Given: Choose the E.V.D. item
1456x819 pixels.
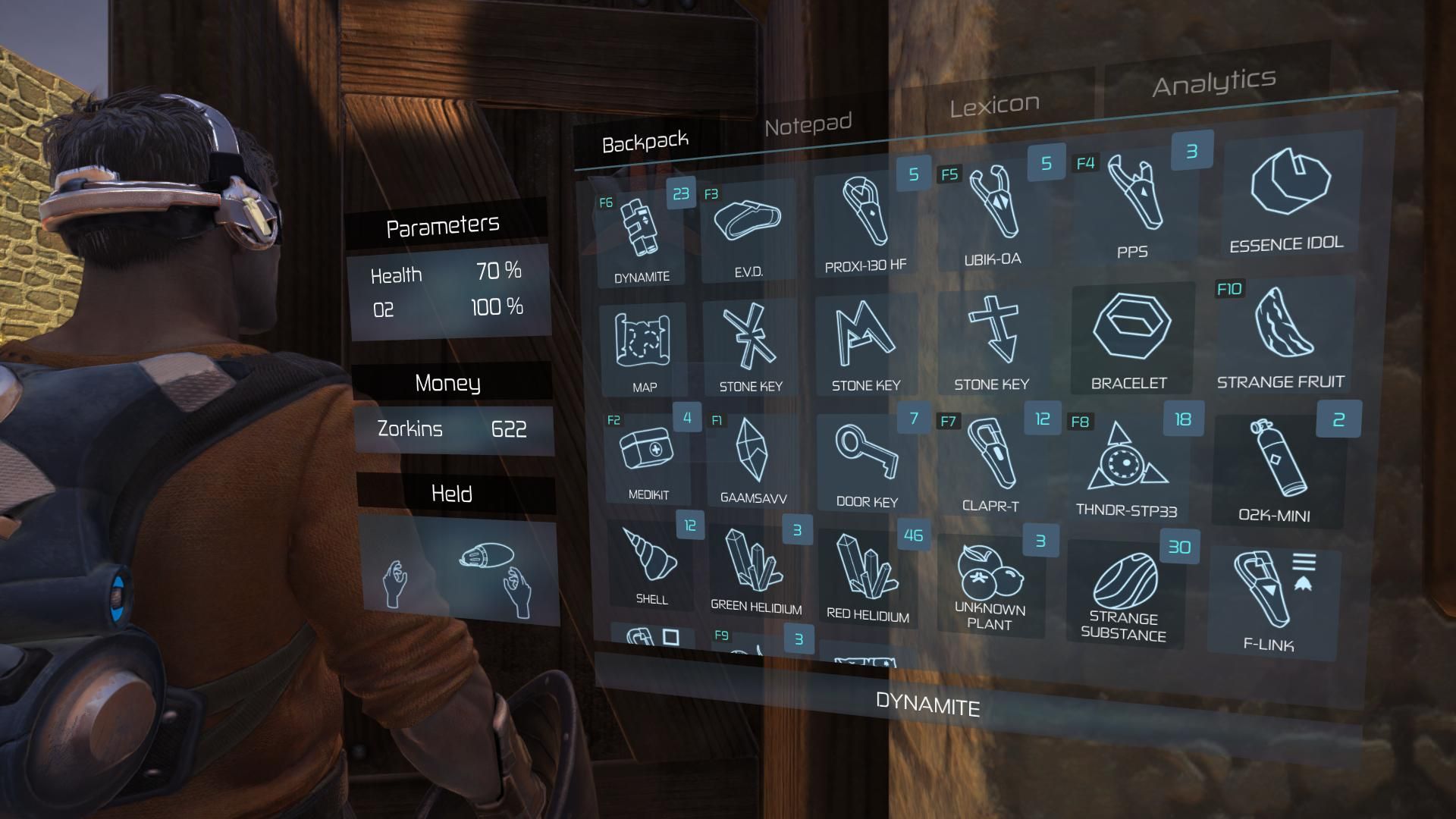Looking at the screenshot, I should (748, 227).
